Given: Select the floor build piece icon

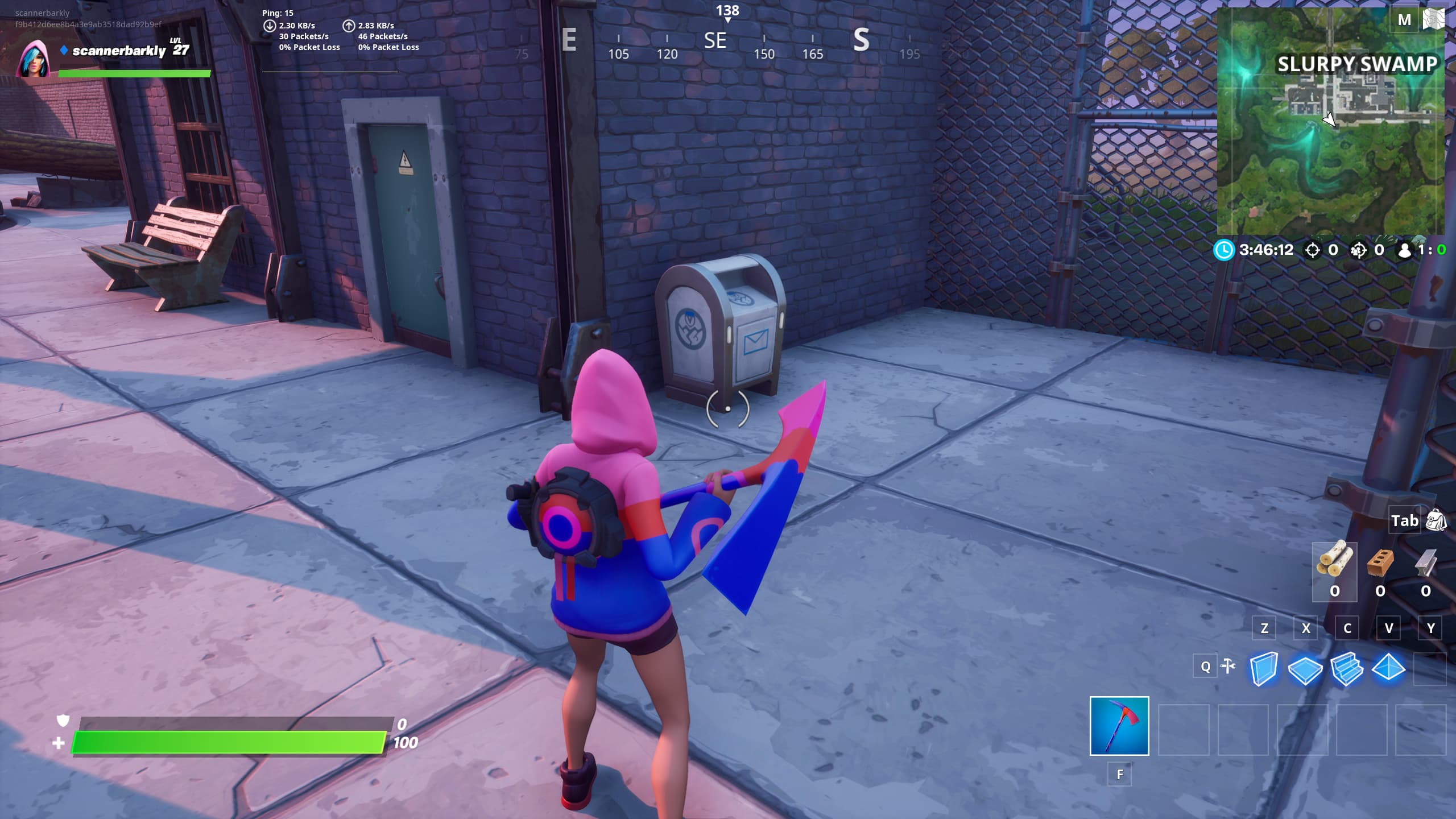Looking at the screenshot, I should click(x=1306, y=670).
